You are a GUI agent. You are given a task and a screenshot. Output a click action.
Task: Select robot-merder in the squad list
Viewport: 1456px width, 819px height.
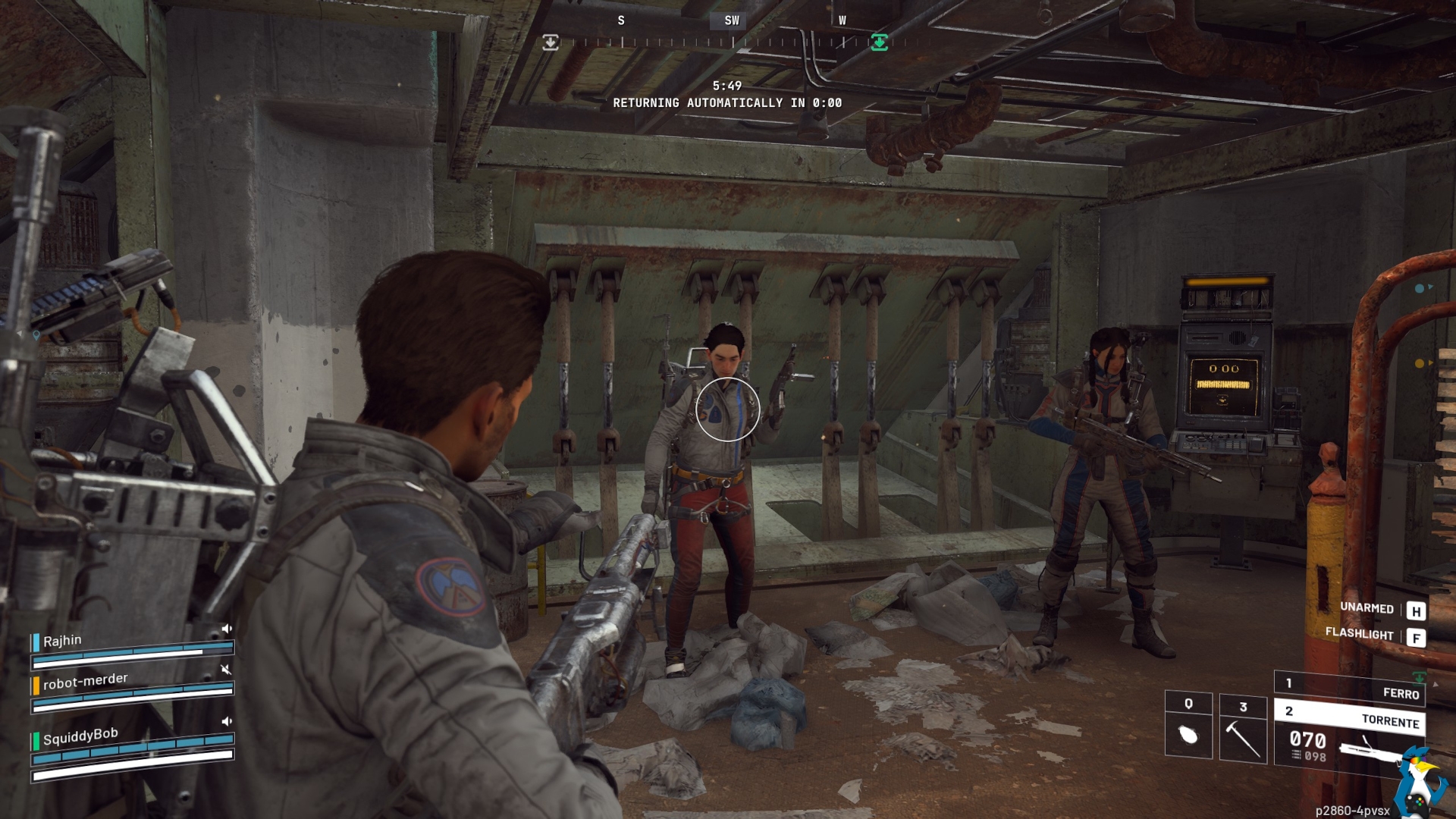point(85,681)
